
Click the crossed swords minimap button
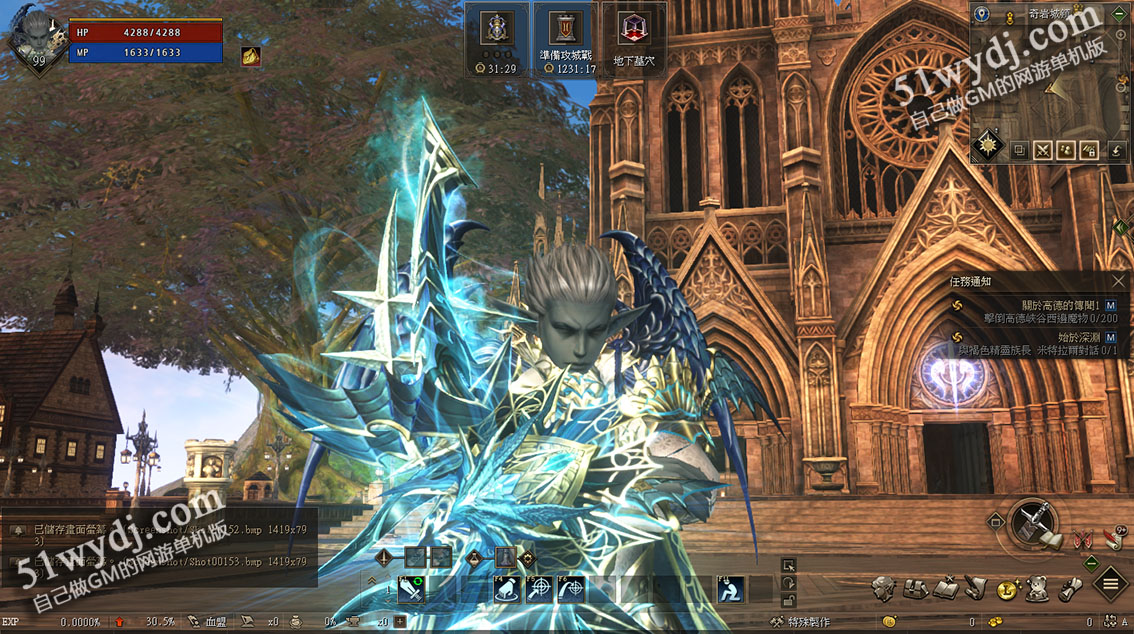click(x=1043, y=150)
